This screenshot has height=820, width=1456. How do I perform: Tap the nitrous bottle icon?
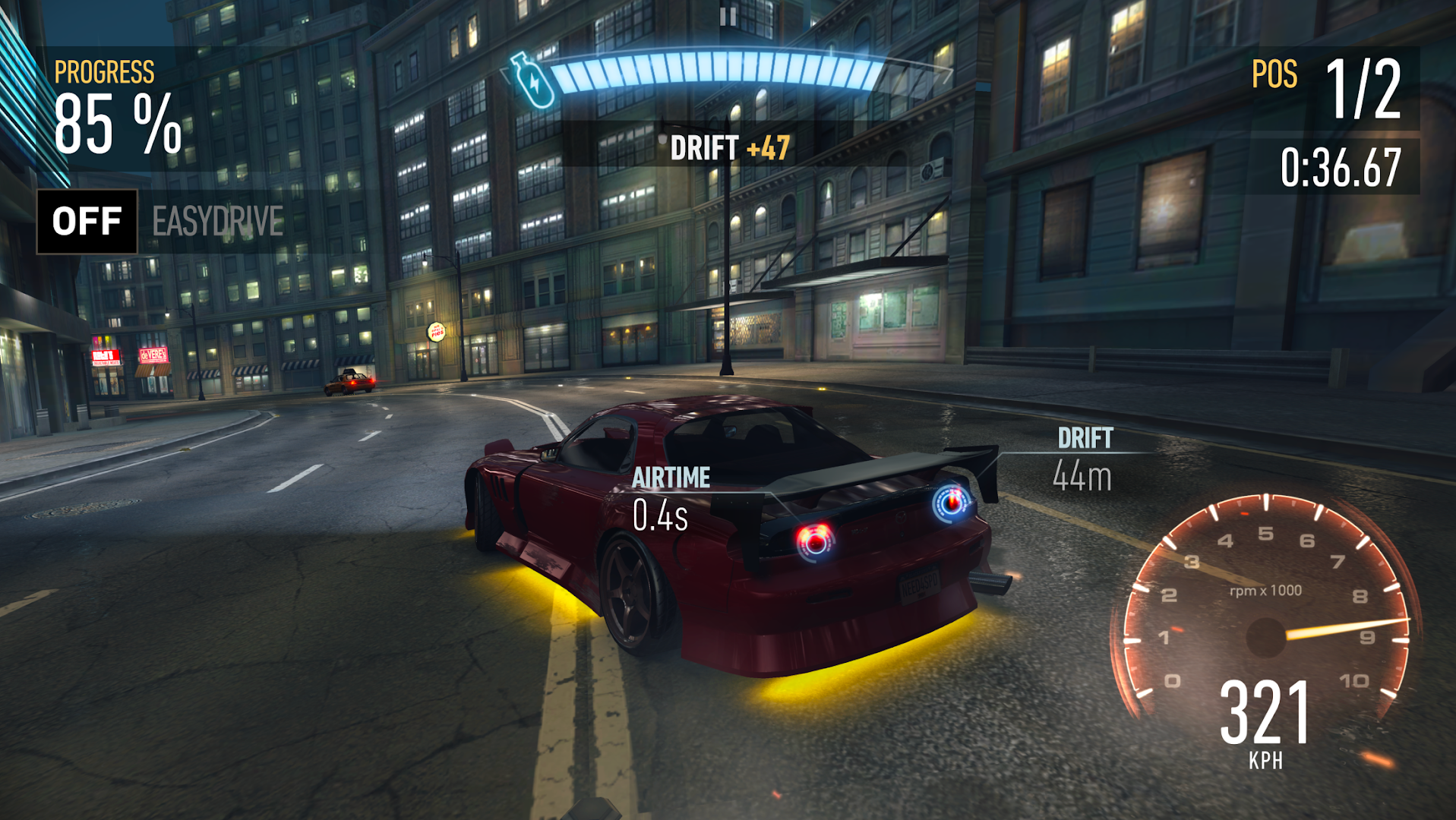[532, 80]
